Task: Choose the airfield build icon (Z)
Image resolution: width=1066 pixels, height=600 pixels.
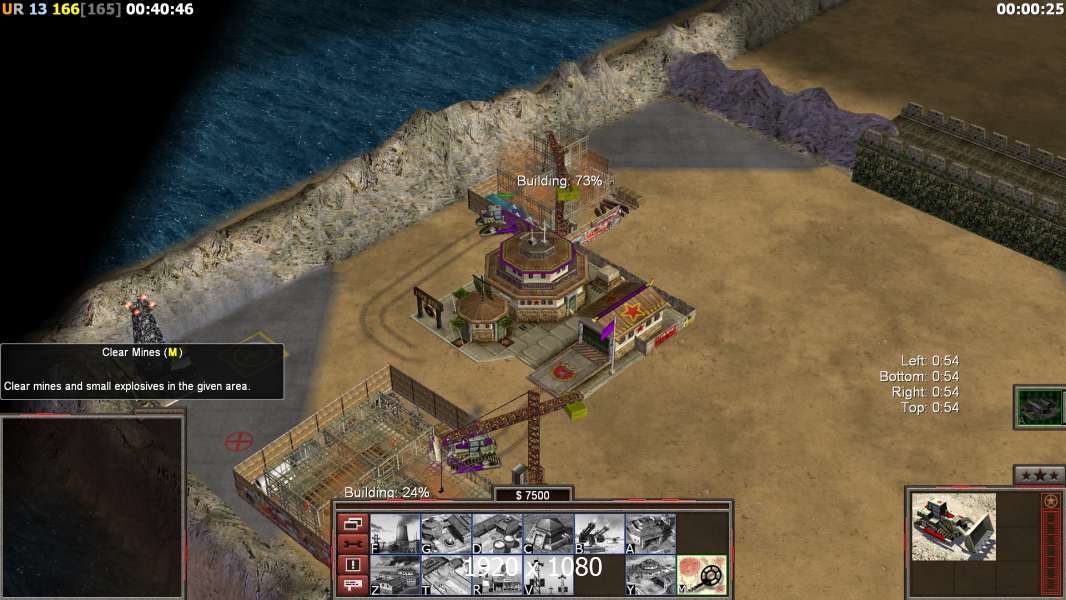Action: 395,575
